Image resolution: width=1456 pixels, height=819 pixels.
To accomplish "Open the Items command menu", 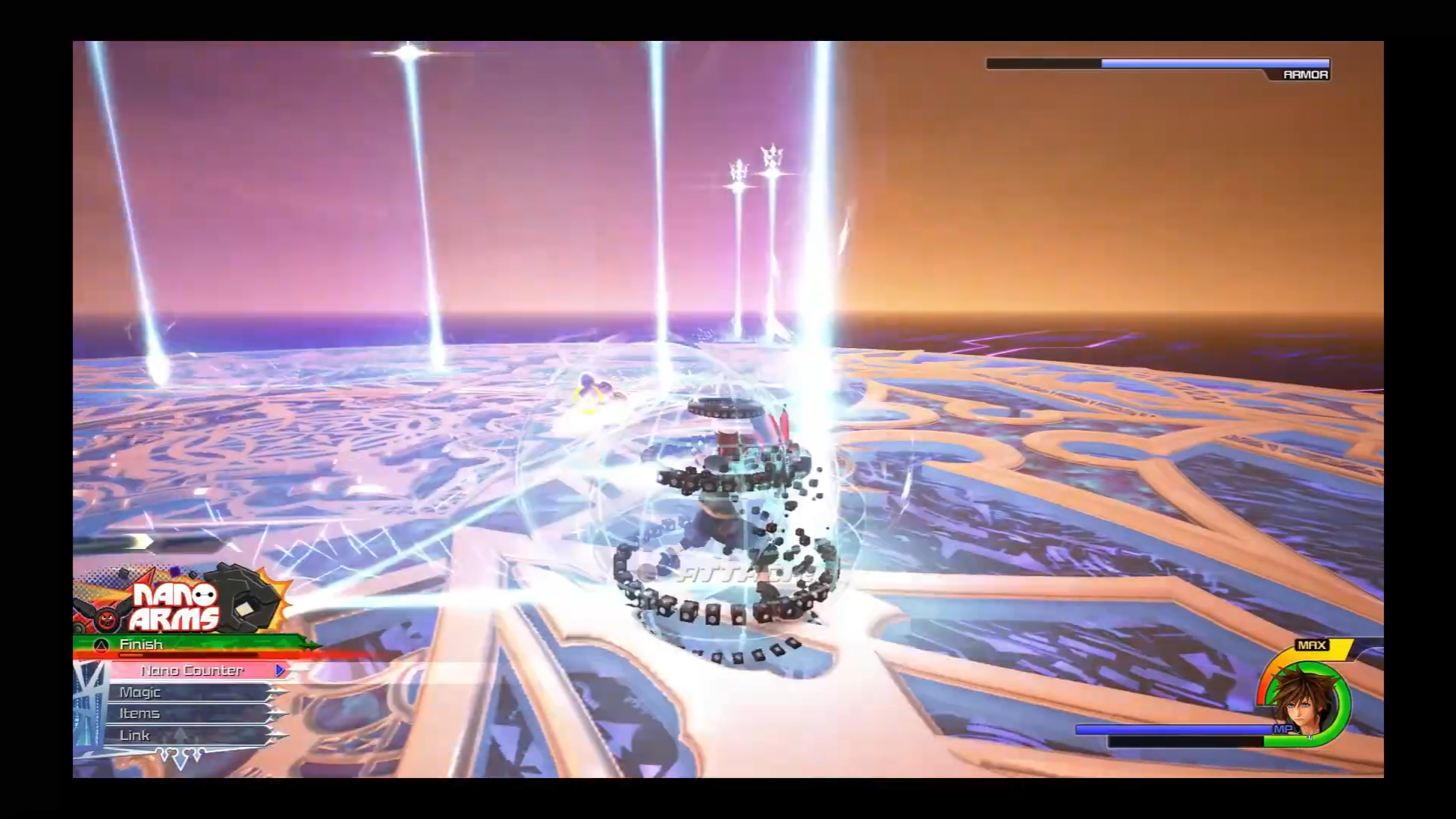I will [x=190, y=714].
